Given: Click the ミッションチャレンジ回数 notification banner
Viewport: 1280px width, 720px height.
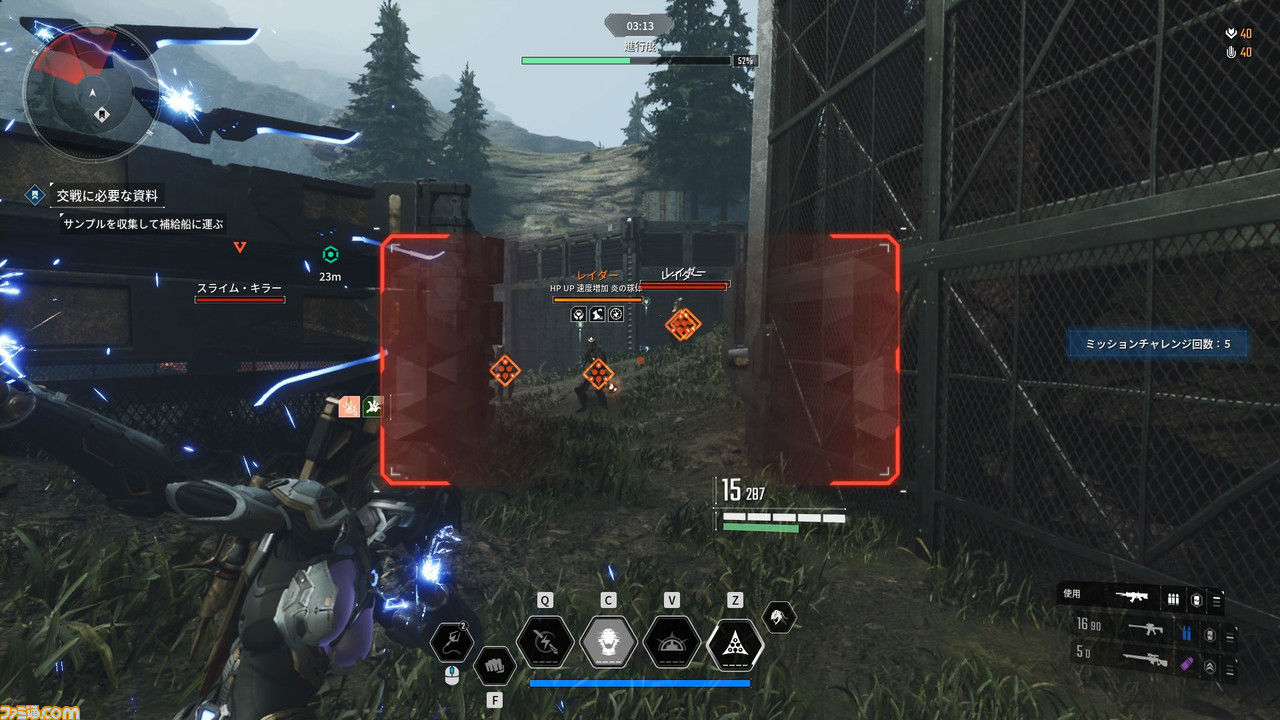Looking at the screenshot, I should click(x=1157, y=344).
